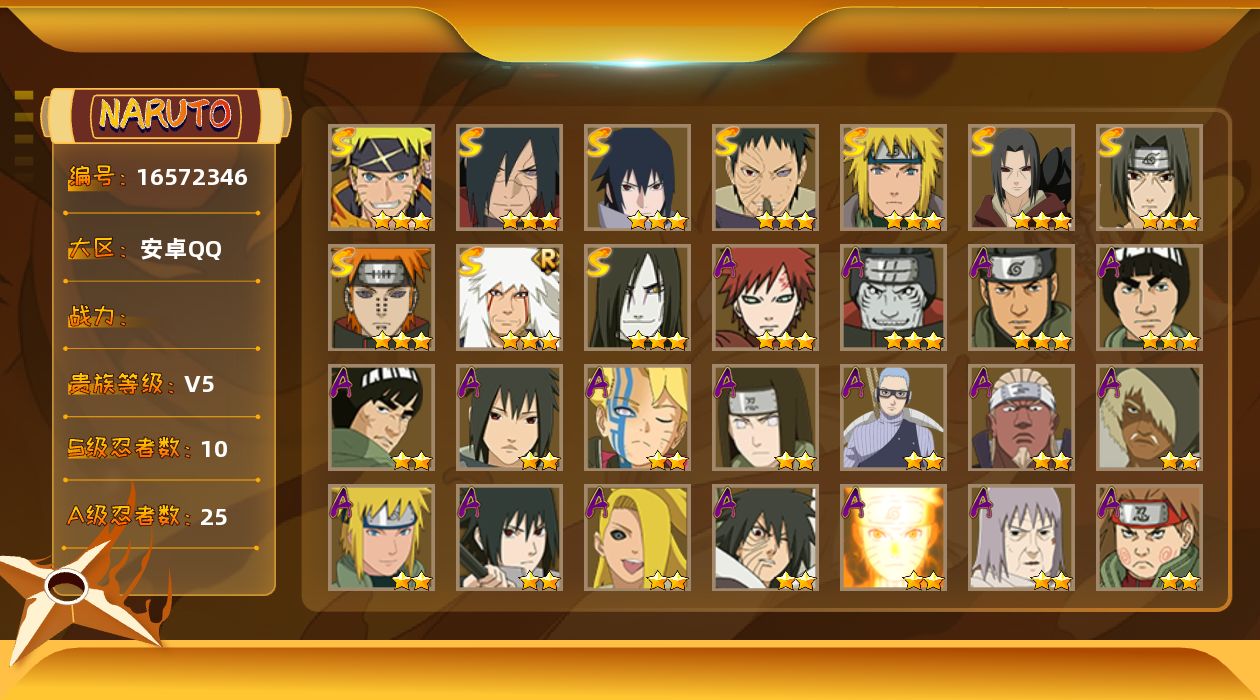Choose S-rank Madara with hair covering eye
The height and width of the screenshot is (700, 1260).
pos(509,177)
